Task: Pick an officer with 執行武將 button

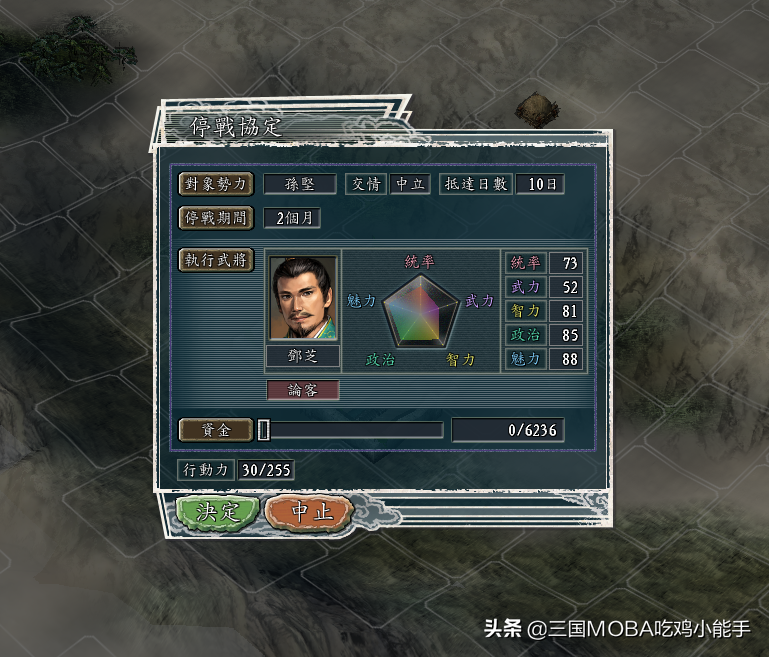Action: point(216,260)
